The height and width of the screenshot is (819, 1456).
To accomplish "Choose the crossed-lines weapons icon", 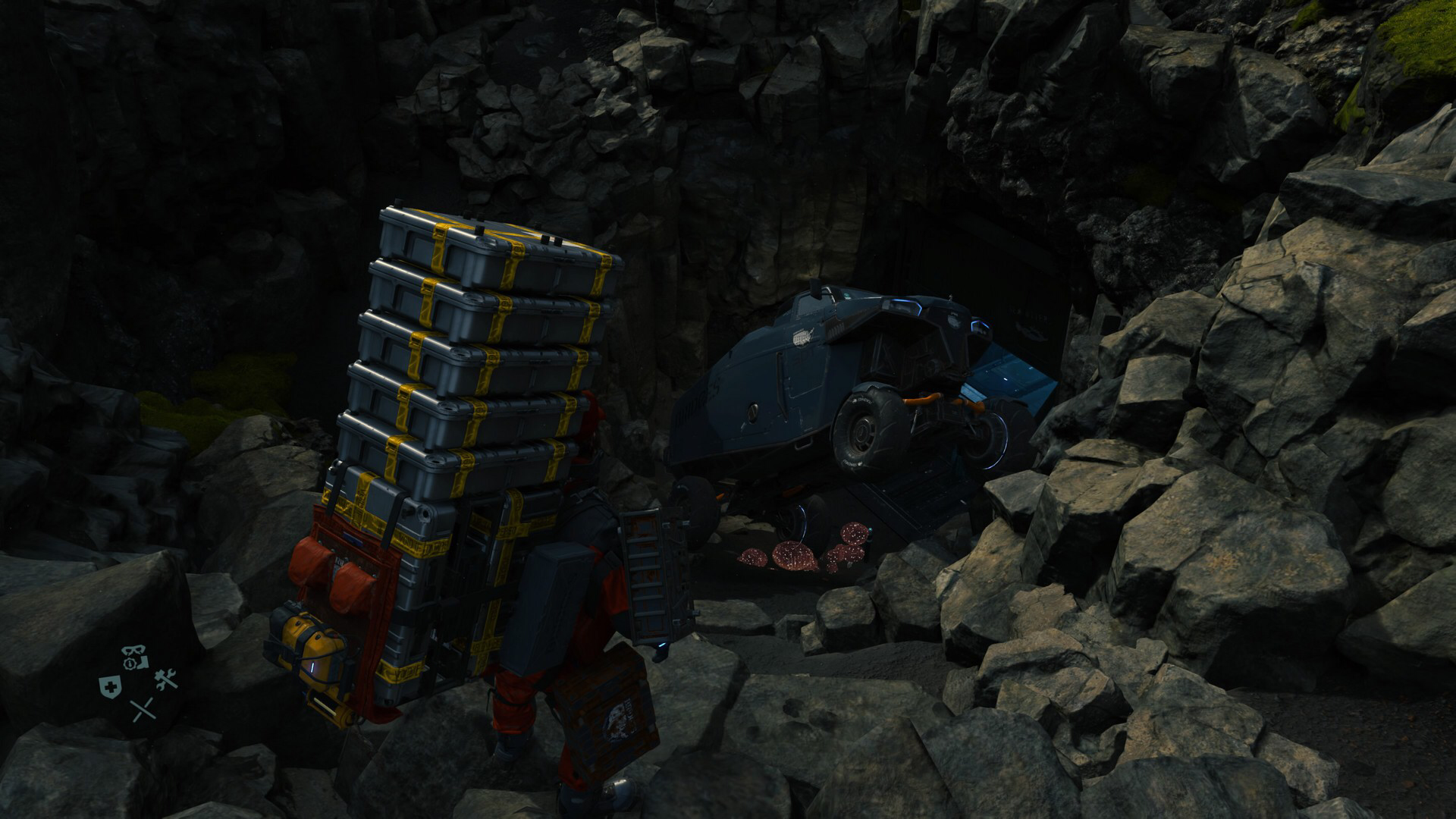I will coord(142,711).
